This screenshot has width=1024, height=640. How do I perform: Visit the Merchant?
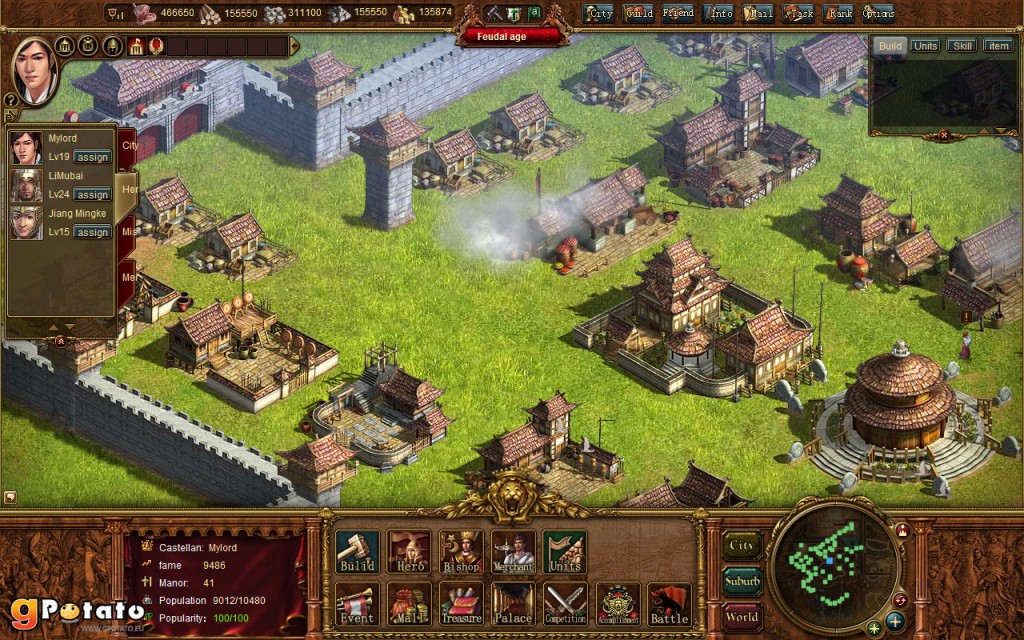pyautogui.click(x=513, y=552)
